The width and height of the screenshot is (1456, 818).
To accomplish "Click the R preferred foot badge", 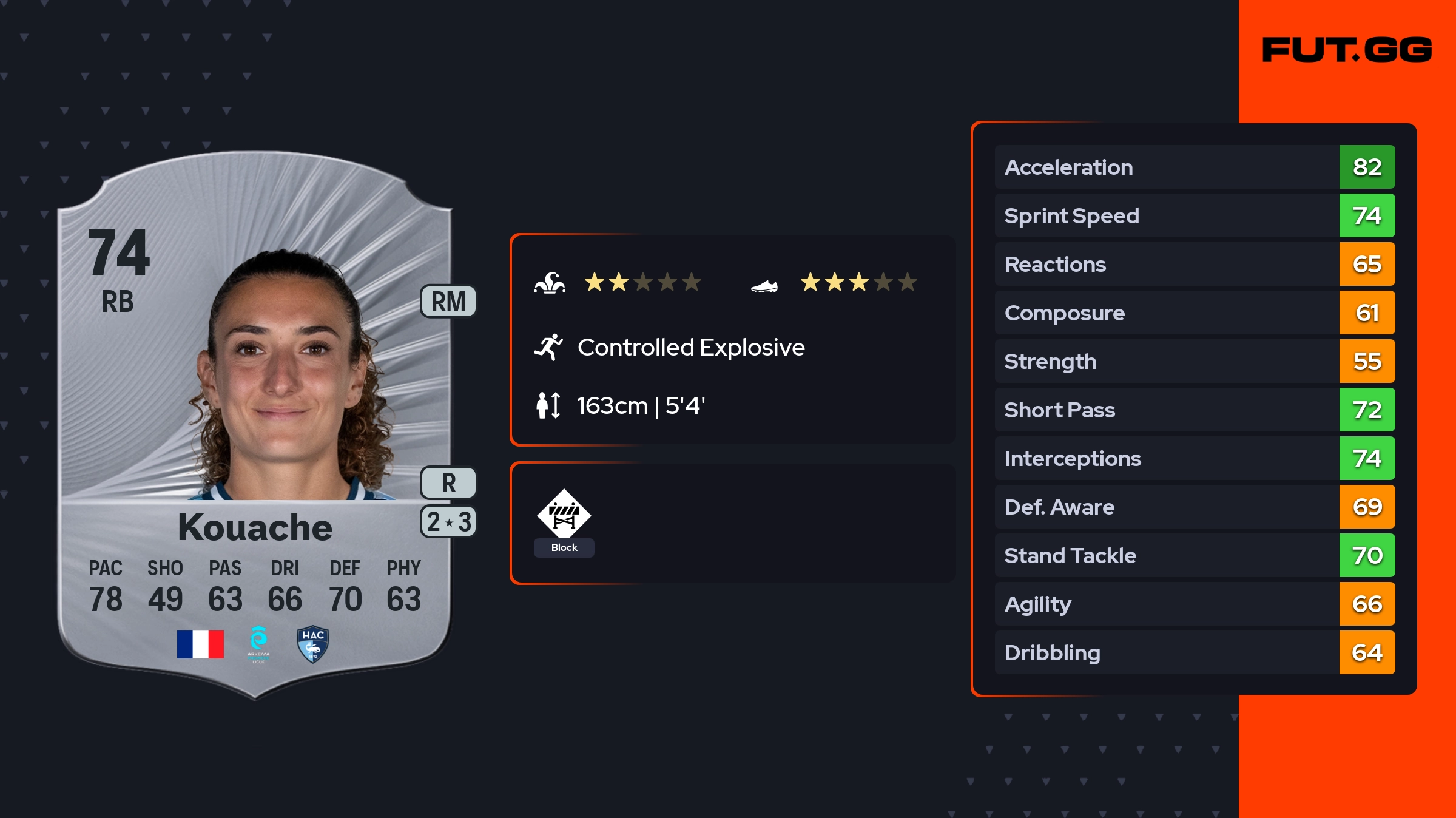I will 448,483.
